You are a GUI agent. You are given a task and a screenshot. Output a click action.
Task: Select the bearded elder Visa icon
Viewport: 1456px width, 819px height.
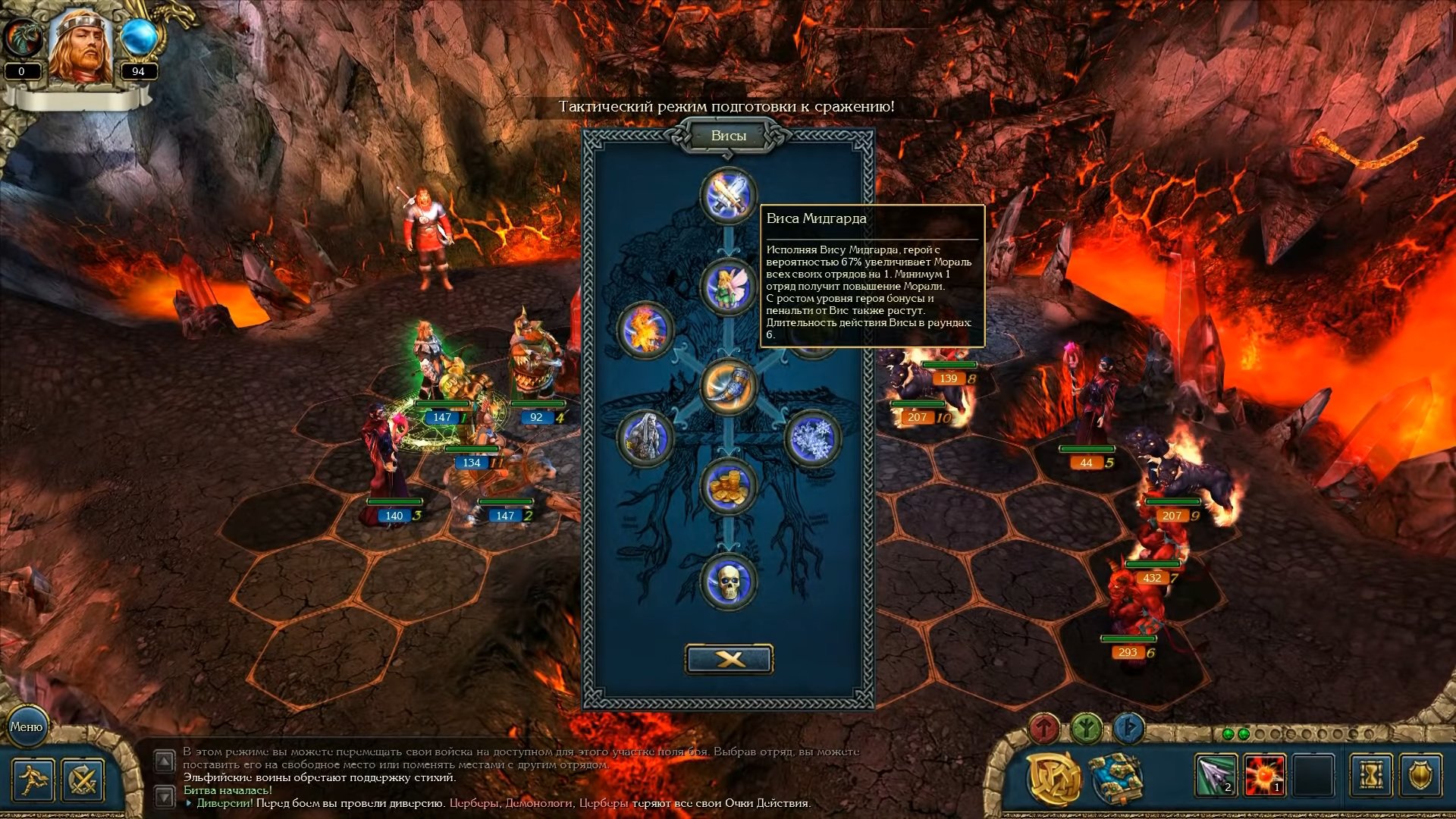pos(645,438)
